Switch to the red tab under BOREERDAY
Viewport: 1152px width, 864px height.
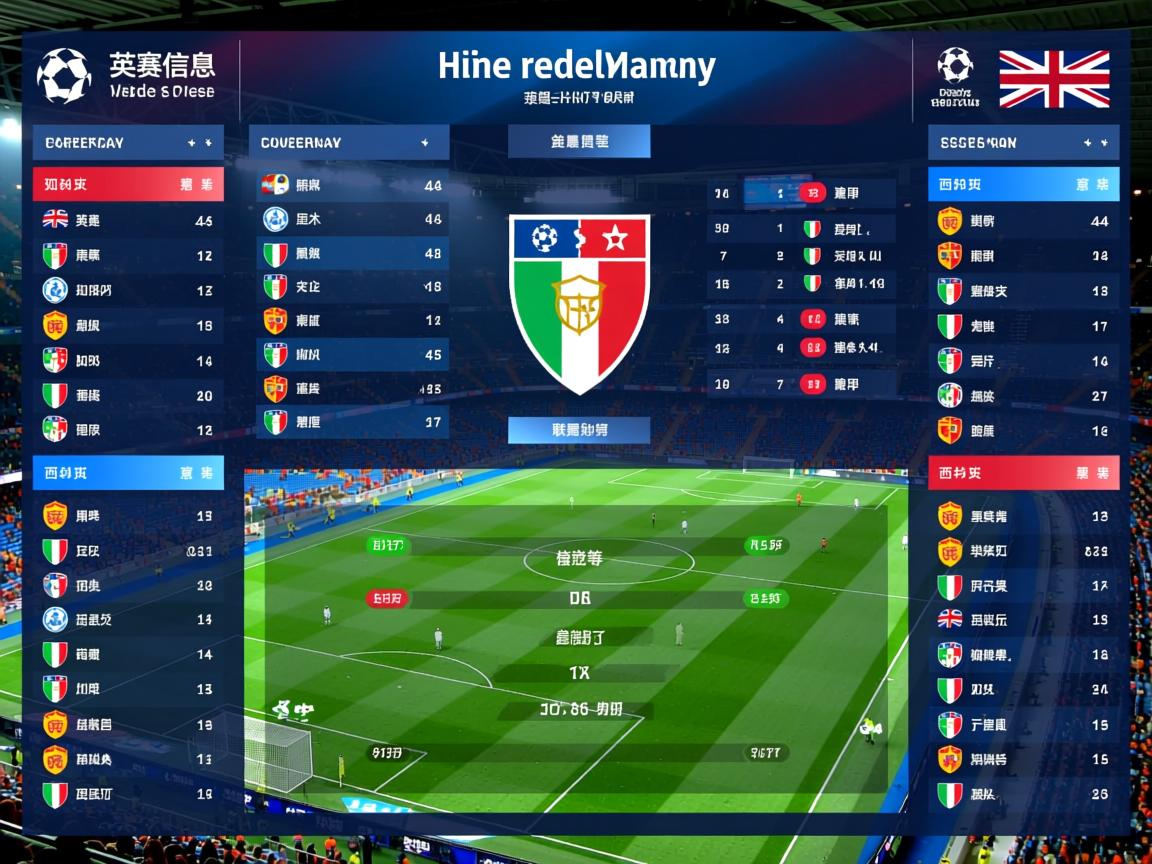pos(128,185)
